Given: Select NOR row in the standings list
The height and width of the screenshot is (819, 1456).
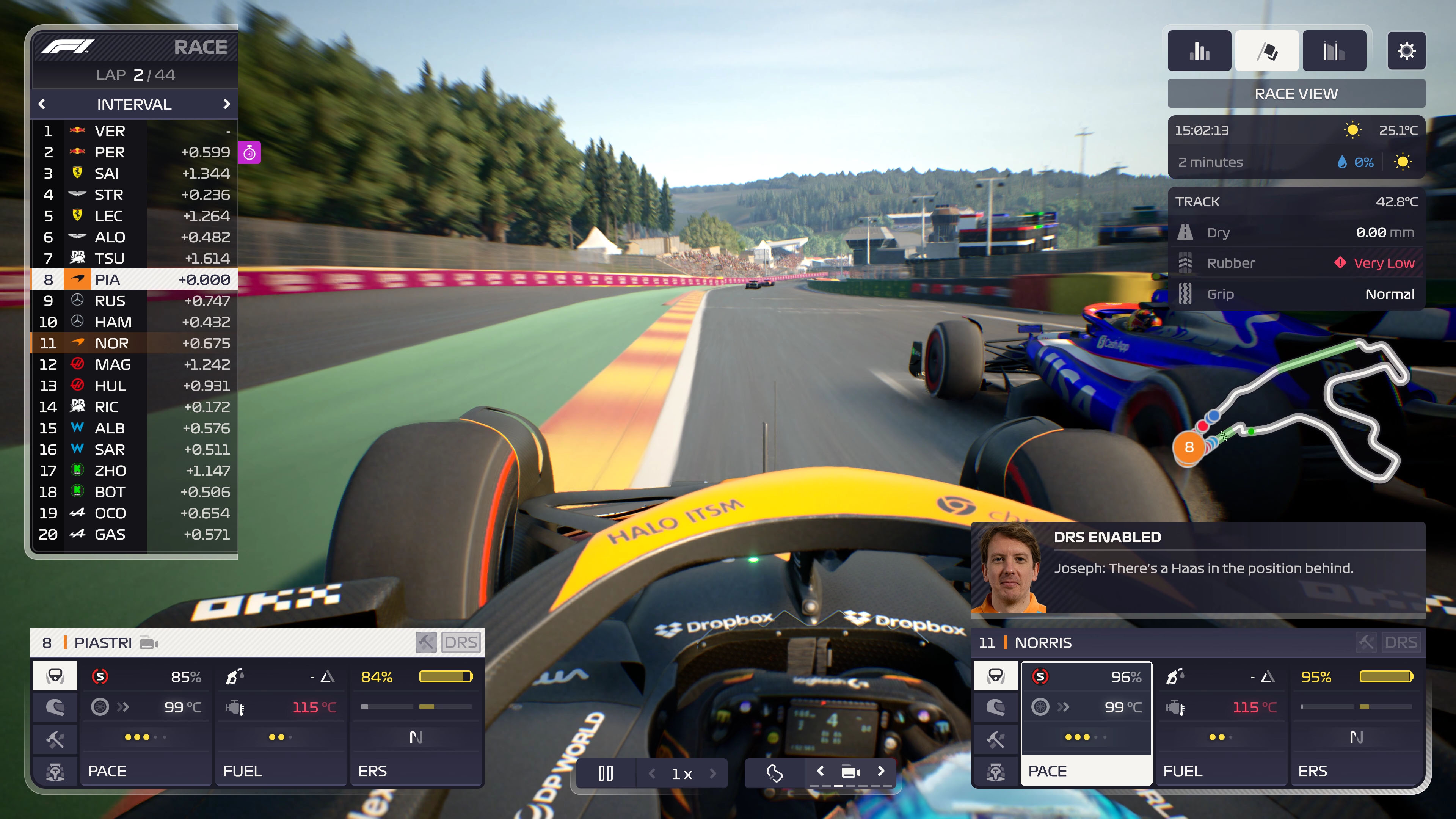Looking at the screenshot, I should pos(113,343).
